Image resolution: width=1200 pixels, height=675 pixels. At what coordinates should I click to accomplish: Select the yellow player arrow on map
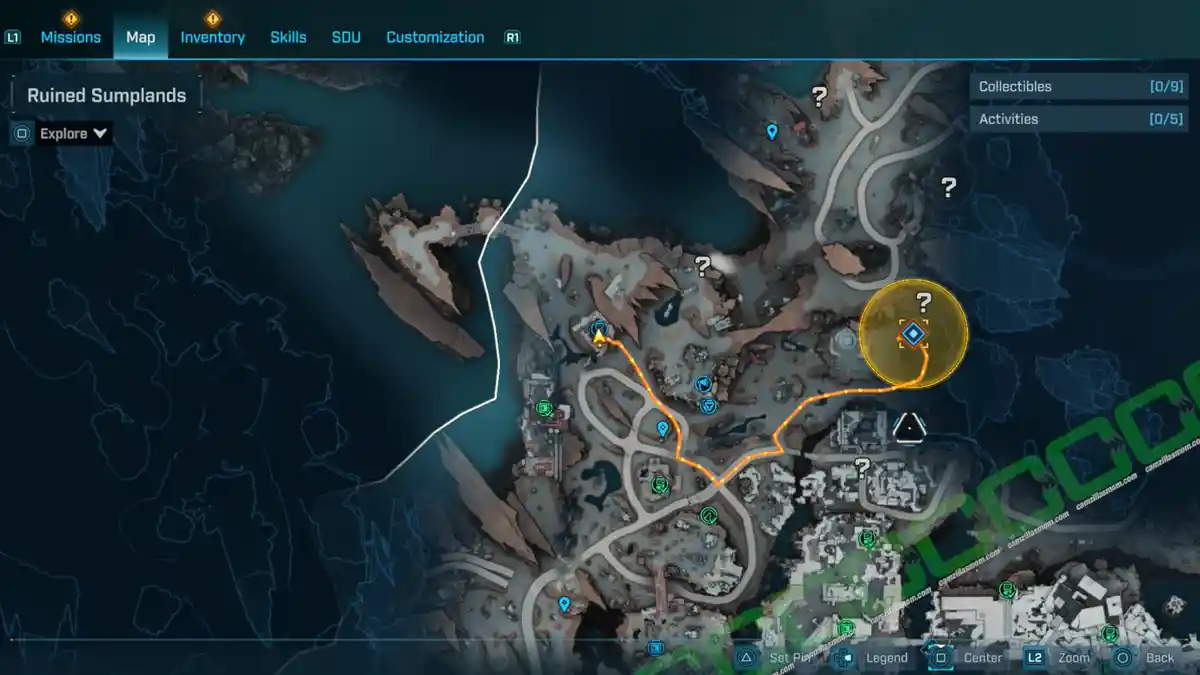(x=599, y=337)
